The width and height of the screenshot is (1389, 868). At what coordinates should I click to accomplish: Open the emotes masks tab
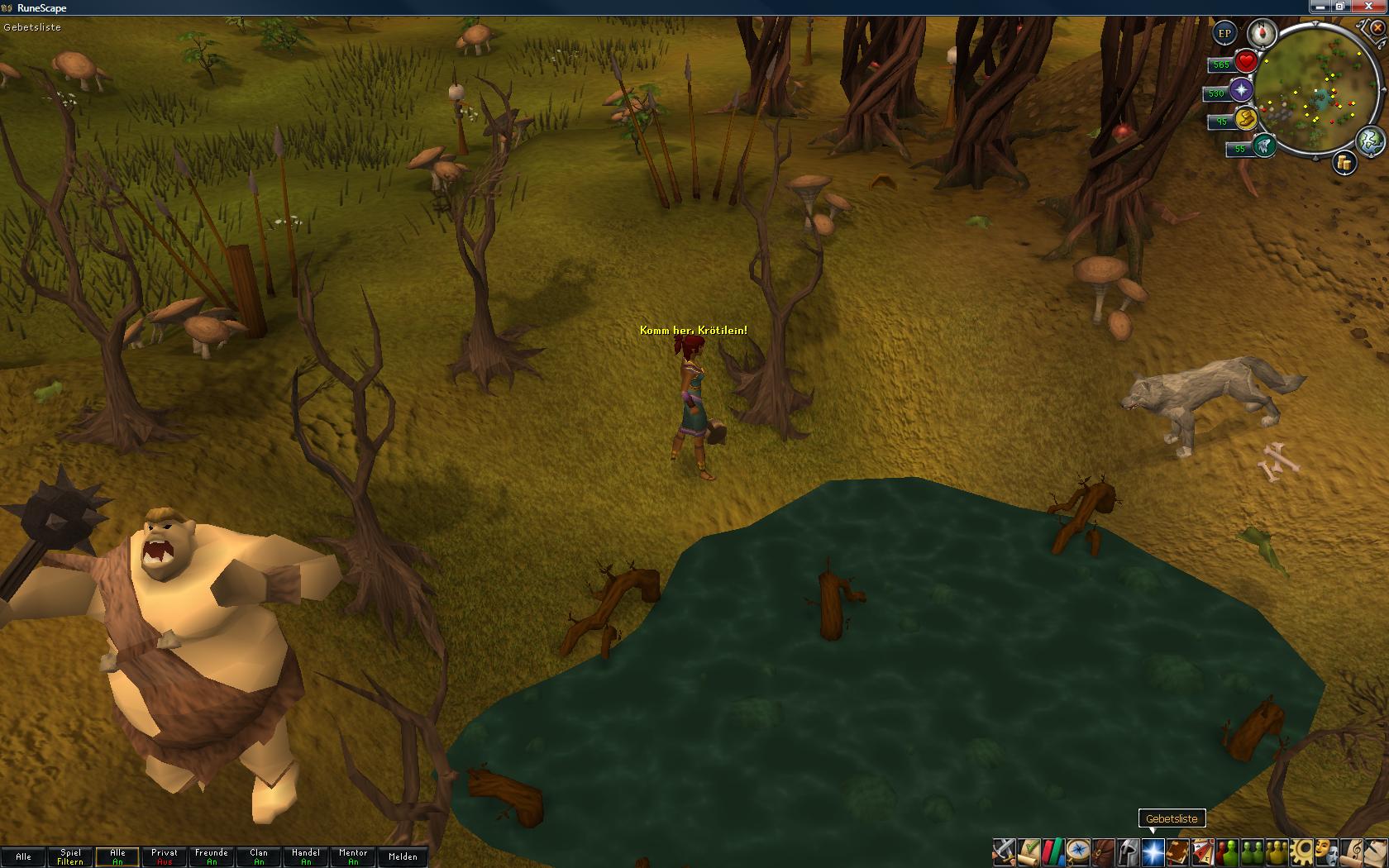click(1326, 851)
